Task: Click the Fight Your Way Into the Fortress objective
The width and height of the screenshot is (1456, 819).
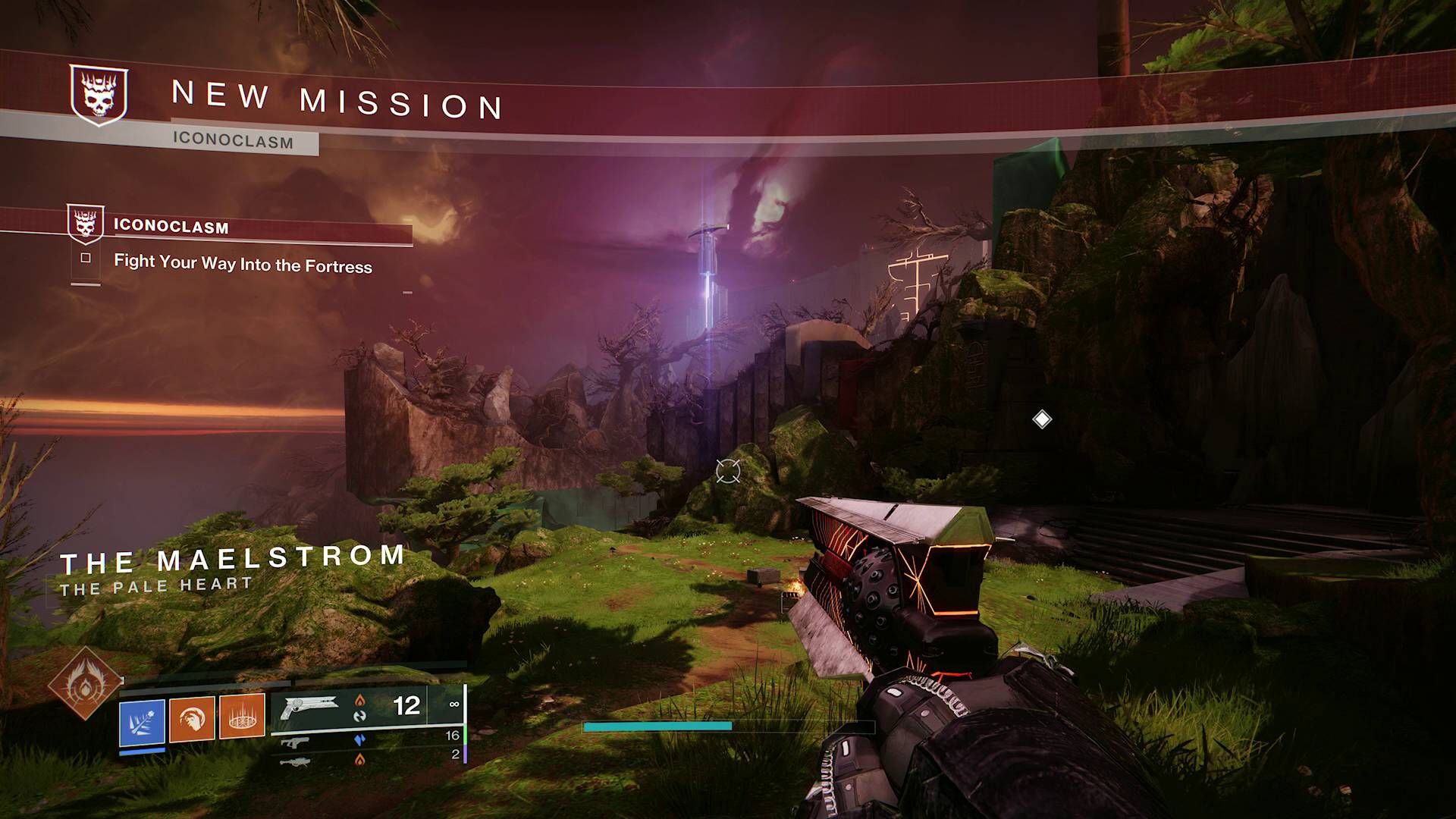Action: click(x=243, y=264)
